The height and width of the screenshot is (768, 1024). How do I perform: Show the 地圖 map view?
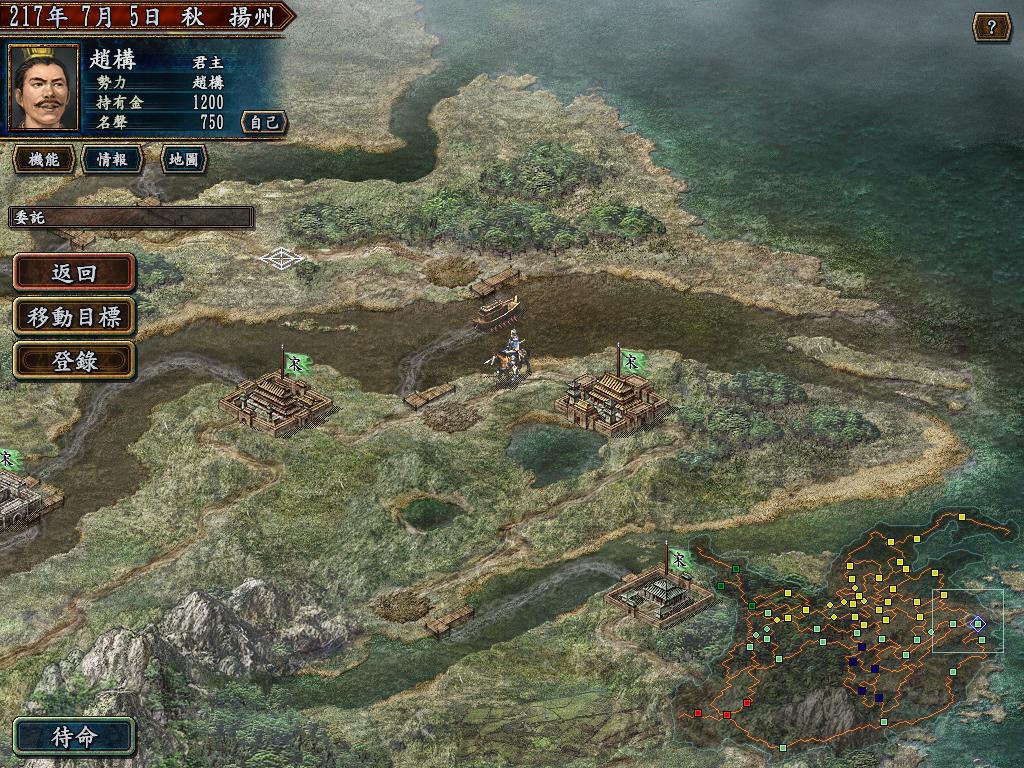(183, 159)
